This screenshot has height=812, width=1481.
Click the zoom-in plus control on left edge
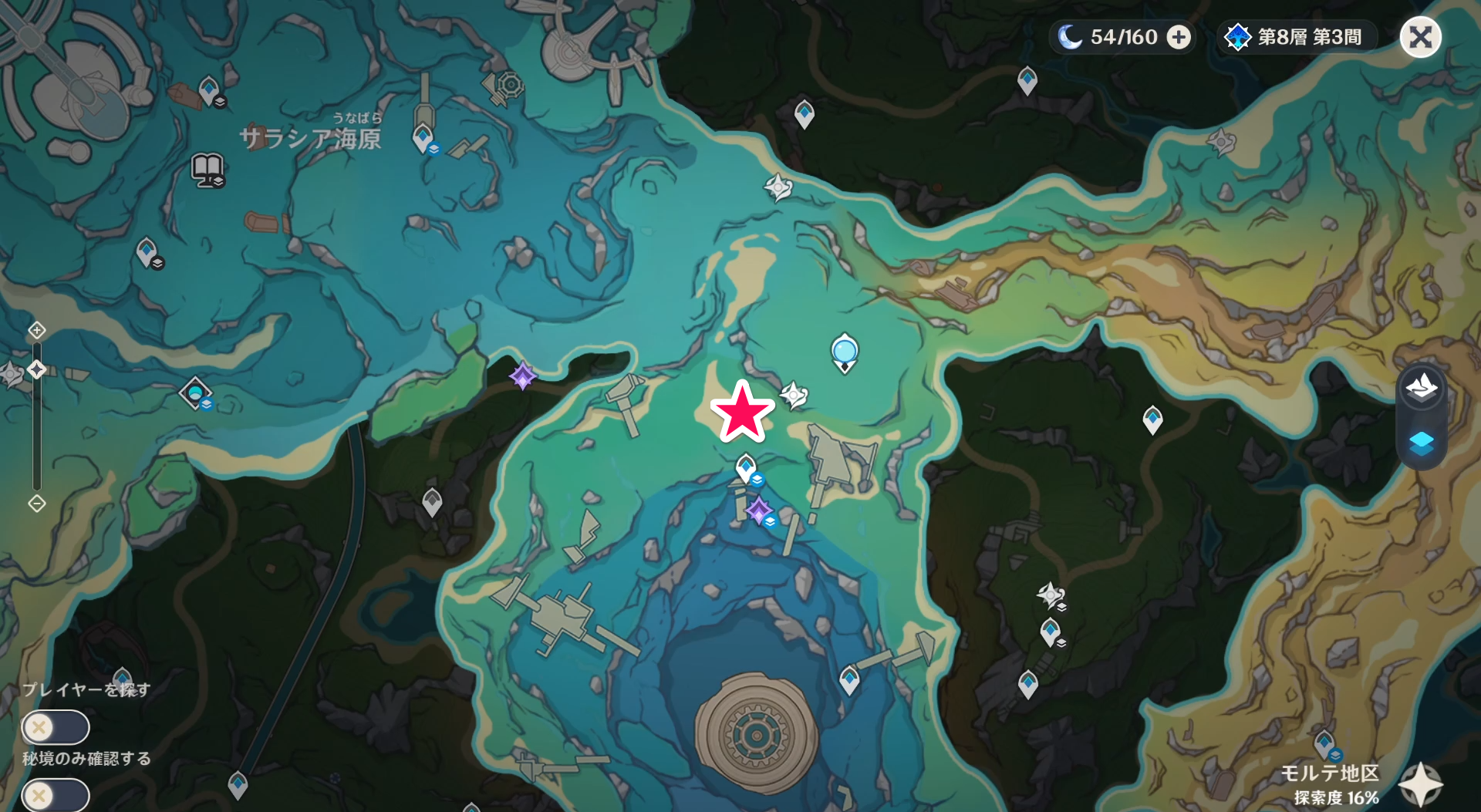point(36,329)
